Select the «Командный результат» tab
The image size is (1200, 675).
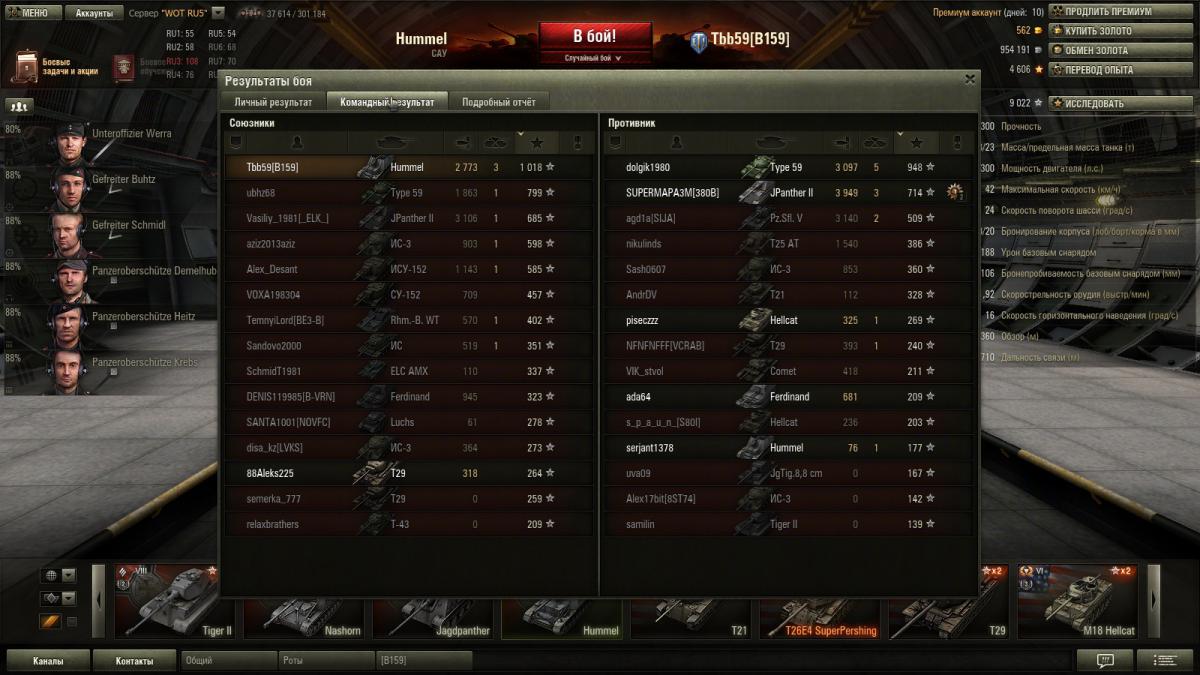[x=387, y=102]
